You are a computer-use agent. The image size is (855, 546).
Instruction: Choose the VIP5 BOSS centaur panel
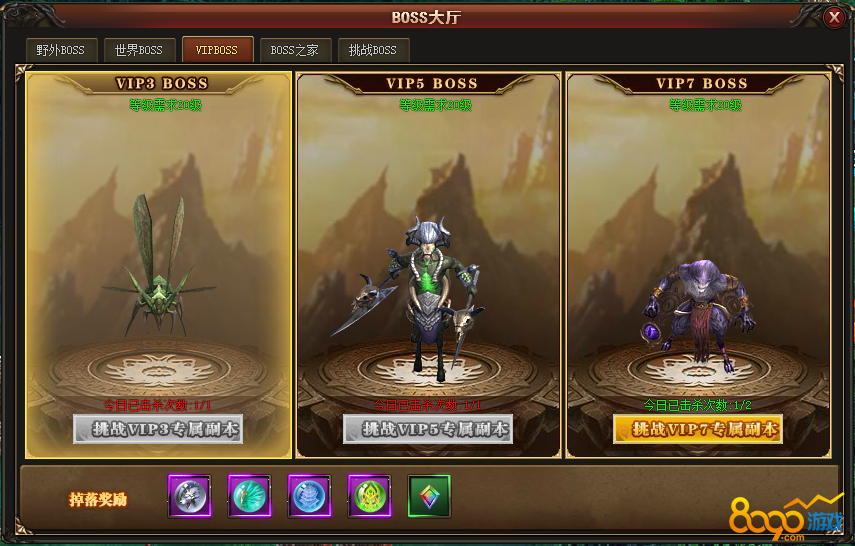428,250
